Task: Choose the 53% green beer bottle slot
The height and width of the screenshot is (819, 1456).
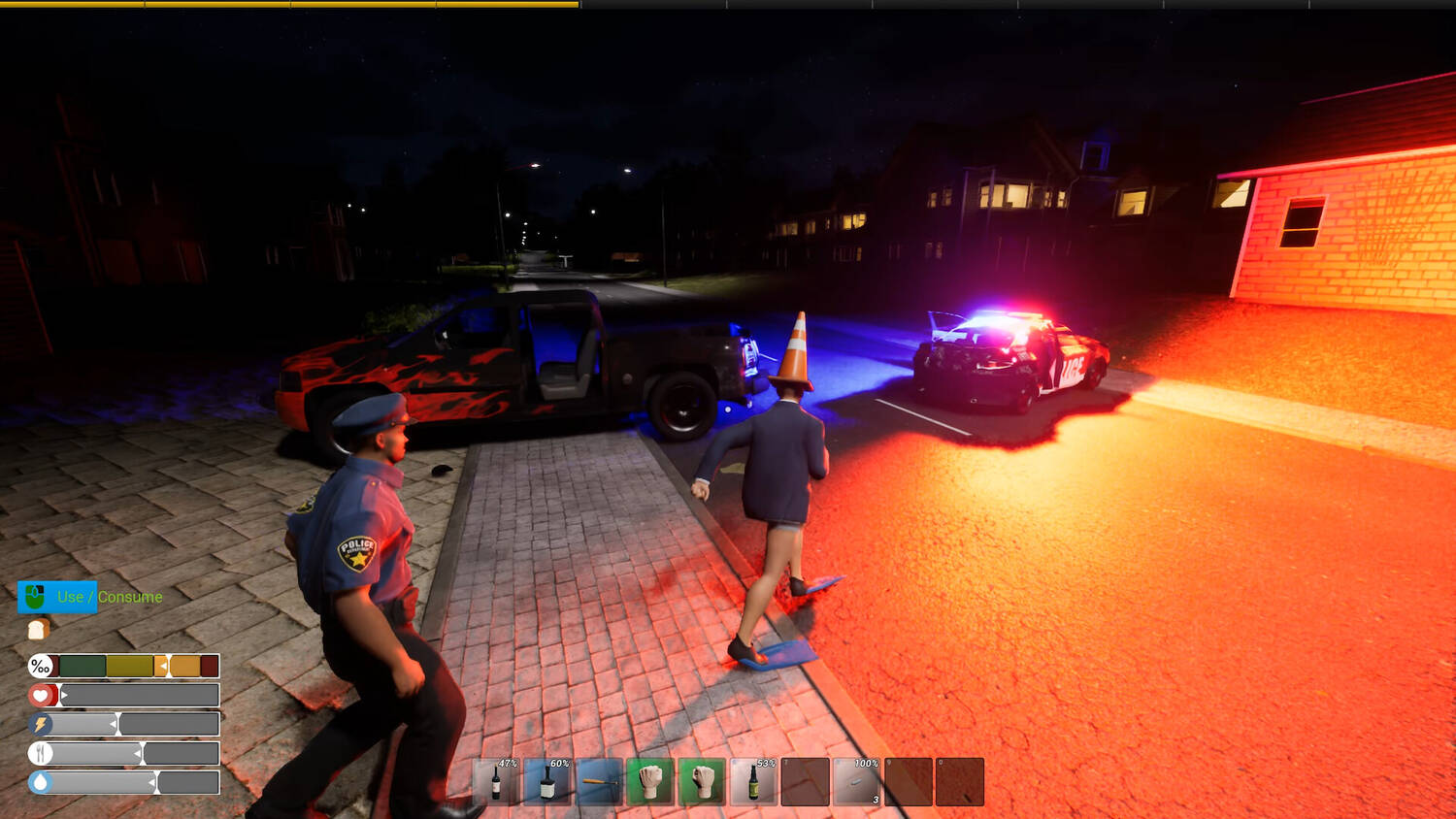Action: point(753,782)
